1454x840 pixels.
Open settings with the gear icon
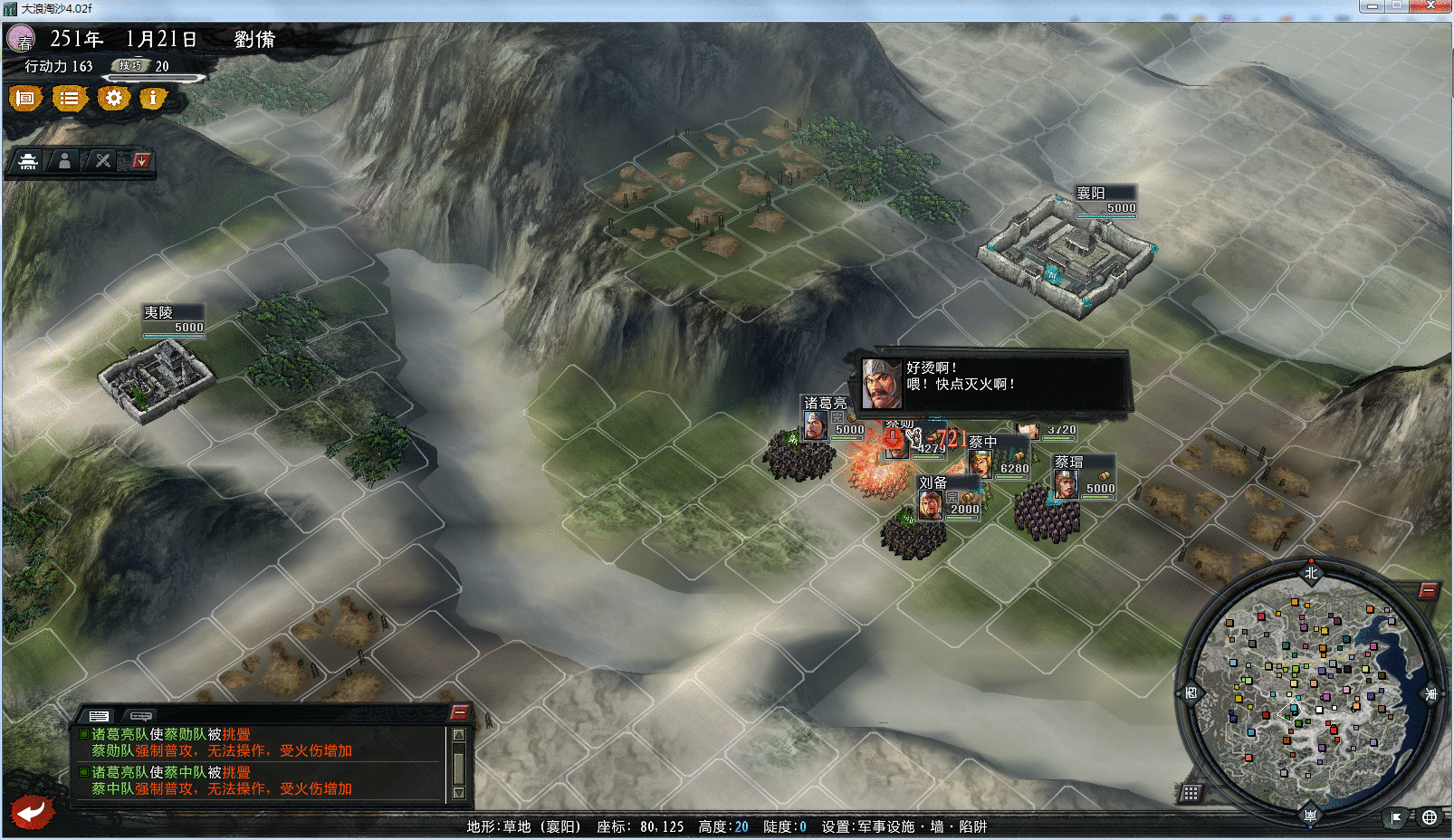(x=113, y=98)
